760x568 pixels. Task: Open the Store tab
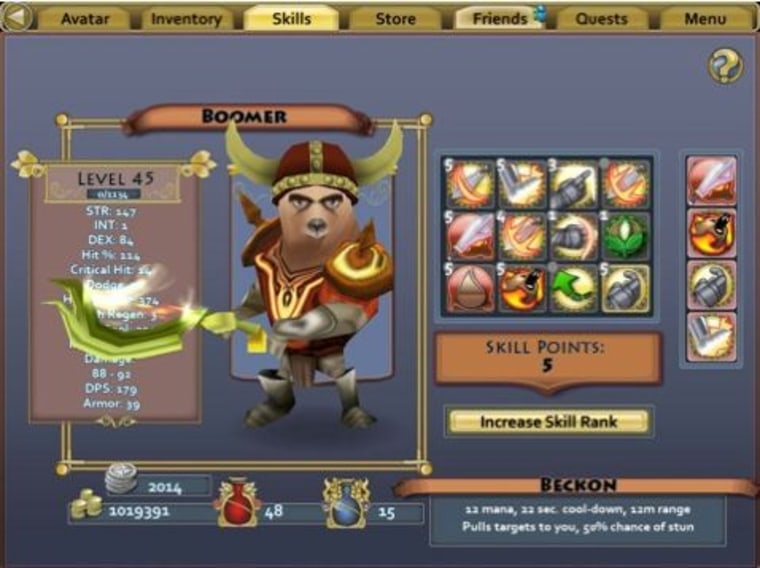(x=396, y=18)
